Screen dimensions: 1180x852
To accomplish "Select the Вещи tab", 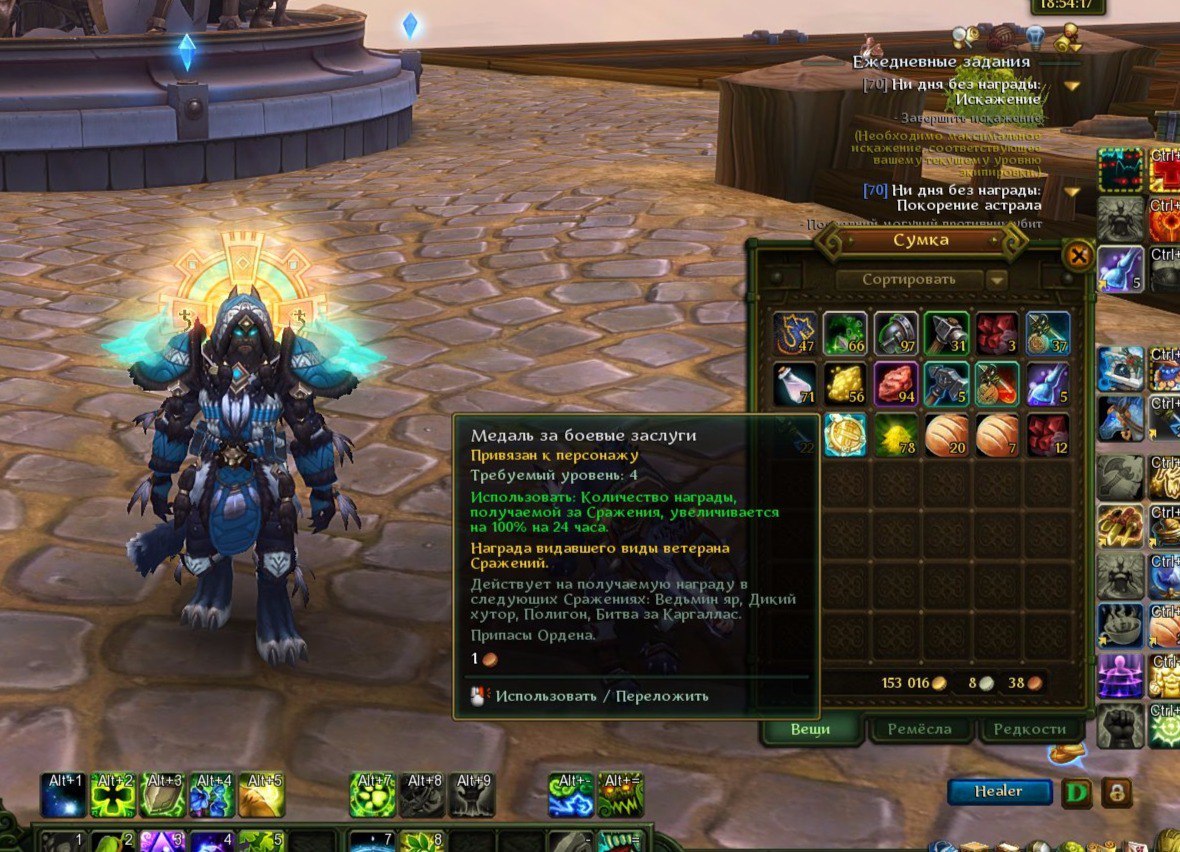I will 811,730.
